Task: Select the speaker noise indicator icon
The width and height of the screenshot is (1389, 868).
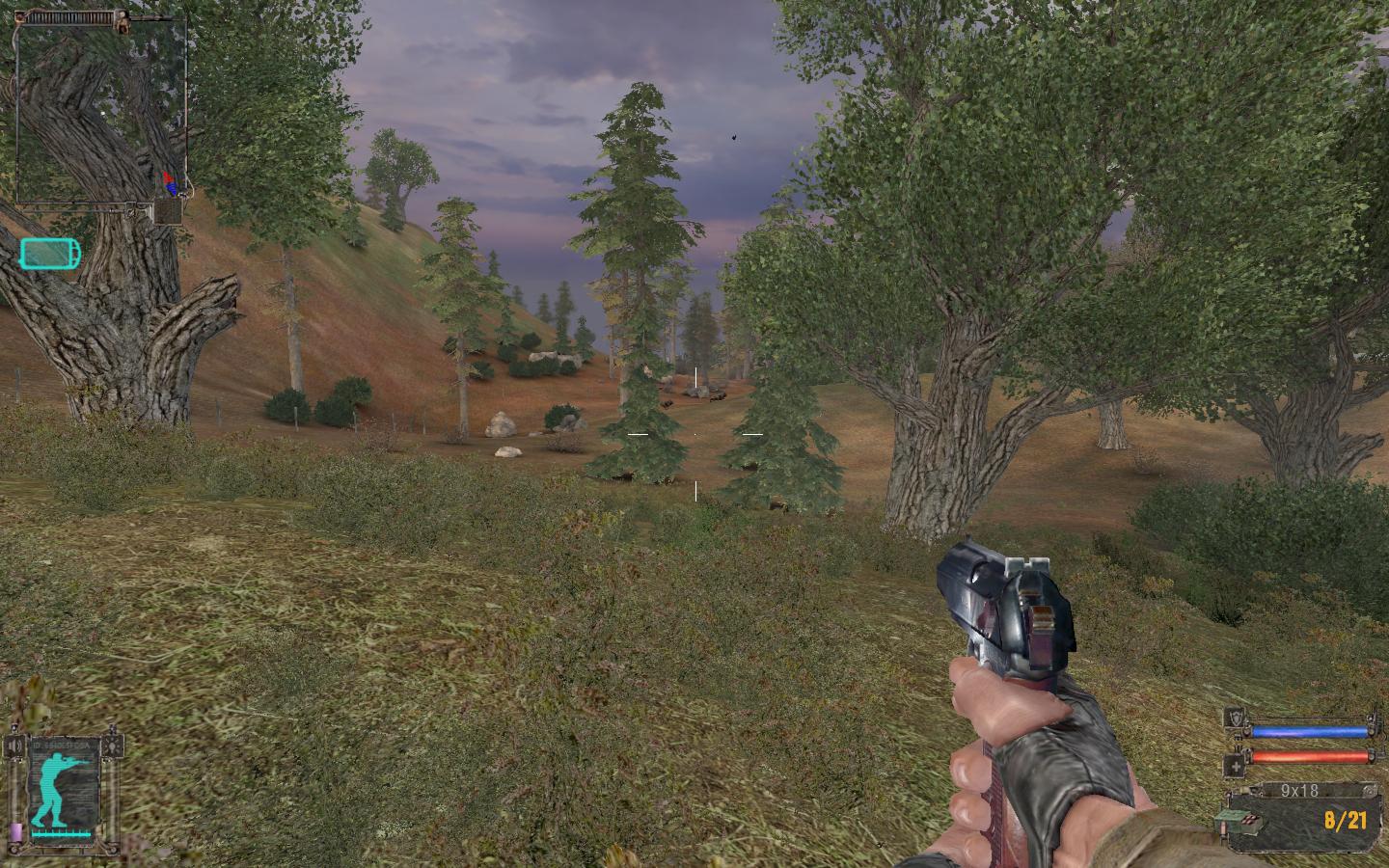Action: click(14, 747)
